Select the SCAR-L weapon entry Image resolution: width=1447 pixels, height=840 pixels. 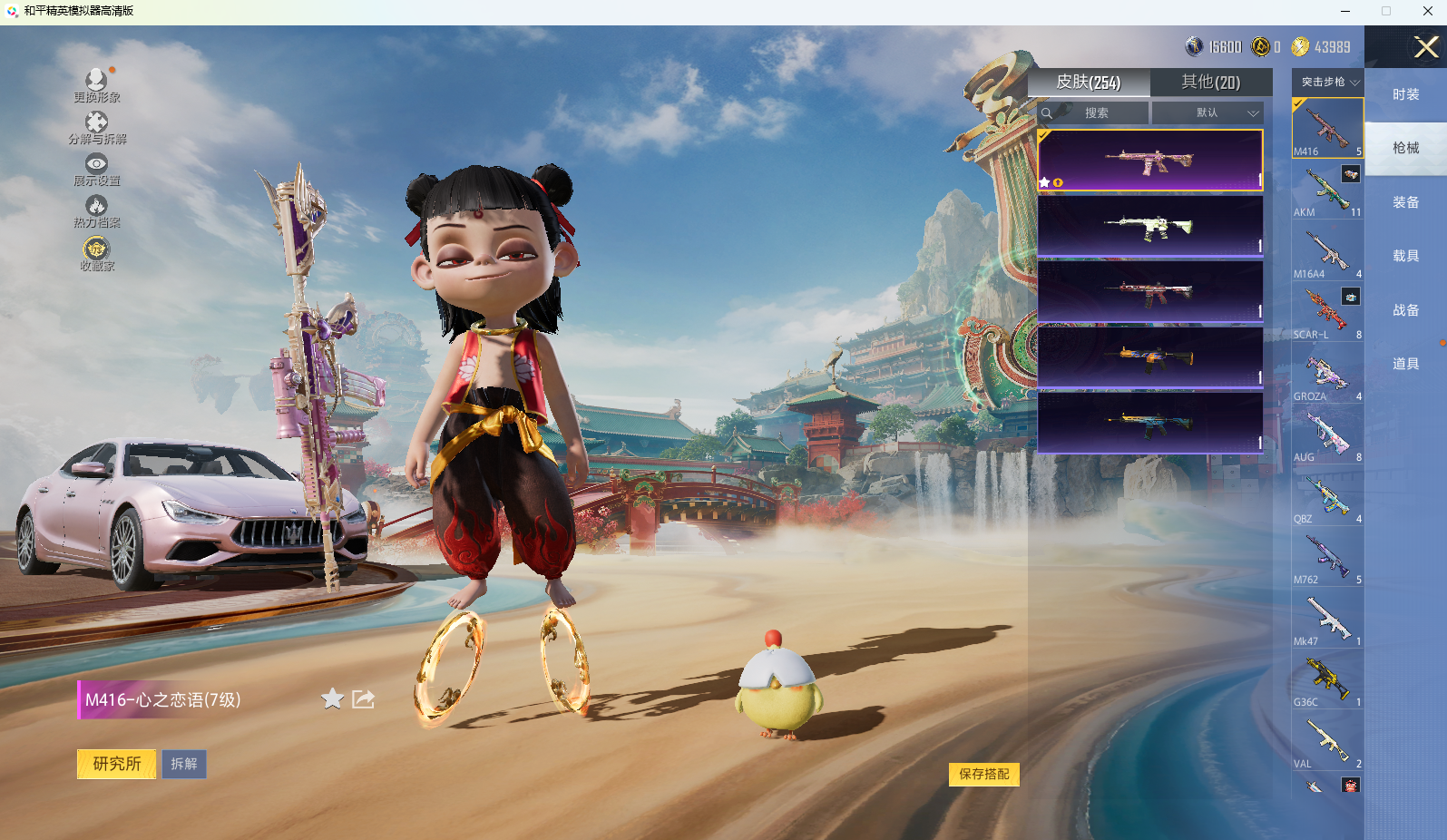[1327, 313]
